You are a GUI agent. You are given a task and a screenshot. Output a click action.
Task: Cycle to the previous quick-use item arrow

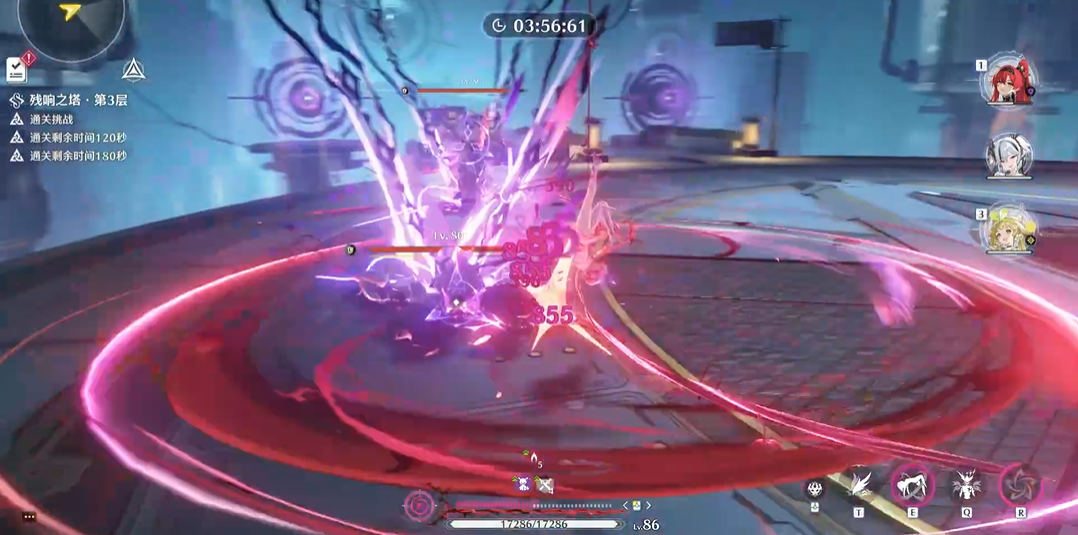pyautogui.click(x=625, y=505)
